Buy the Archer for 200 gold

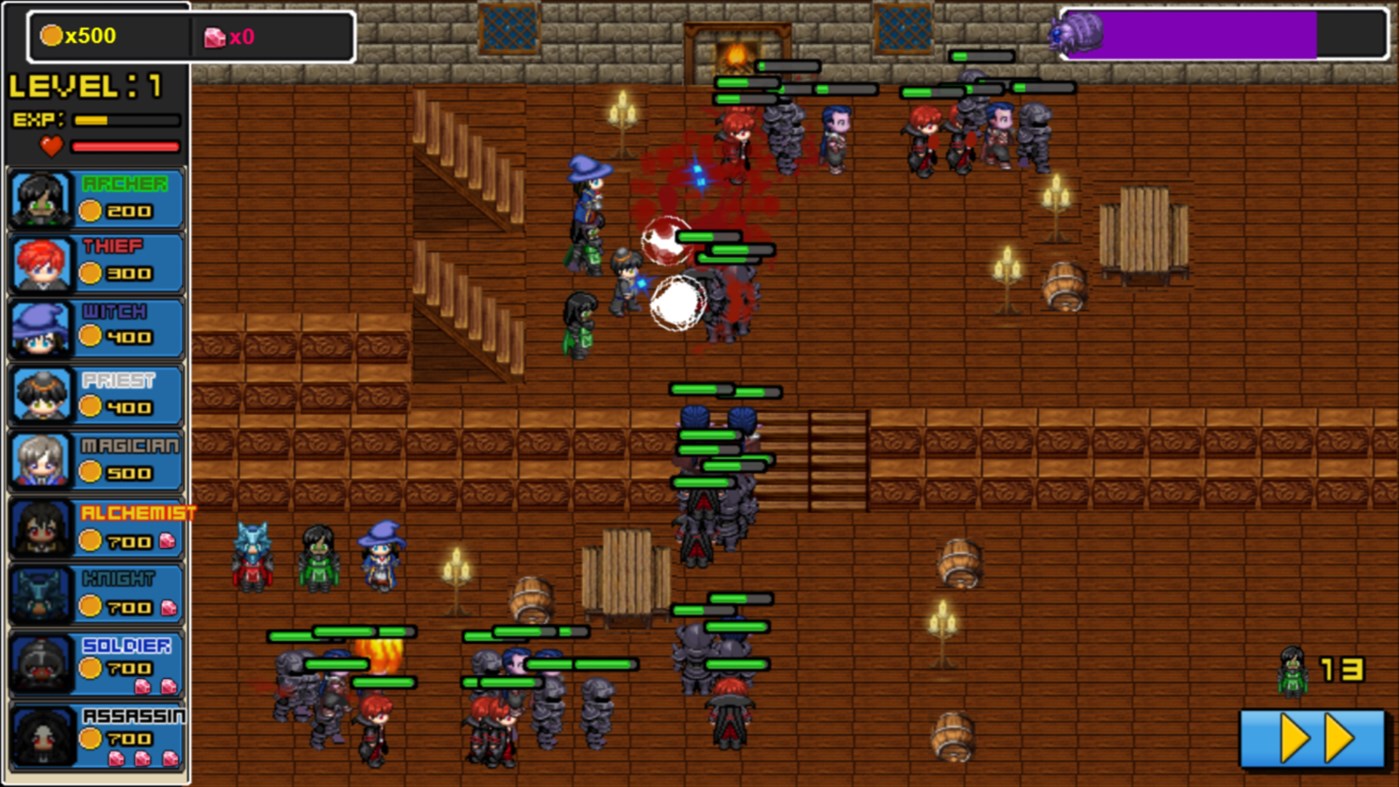click(x=126, y=211)
